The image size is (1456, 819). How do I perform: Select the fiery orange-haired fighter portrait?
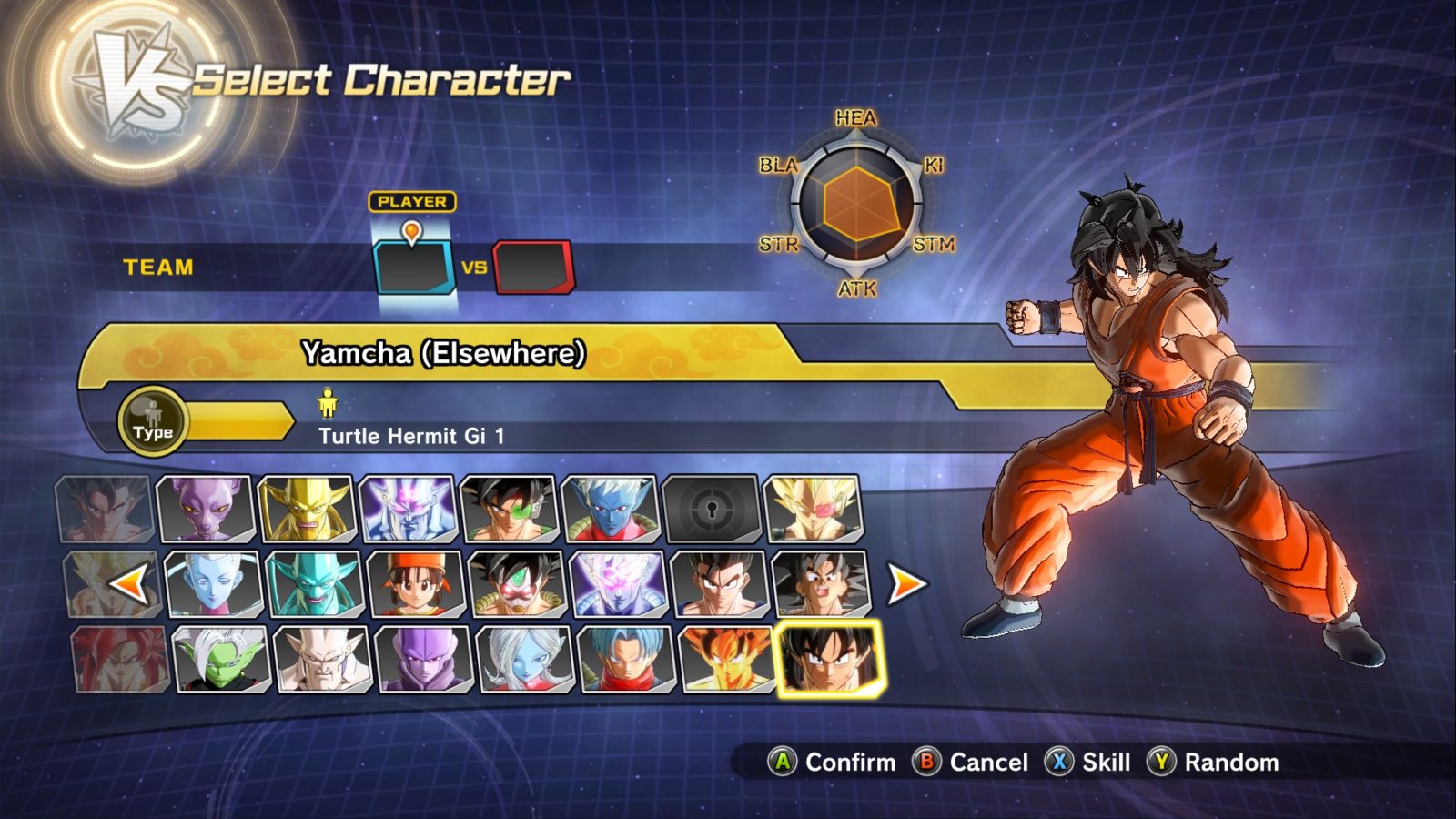click(x=727, y=659)
